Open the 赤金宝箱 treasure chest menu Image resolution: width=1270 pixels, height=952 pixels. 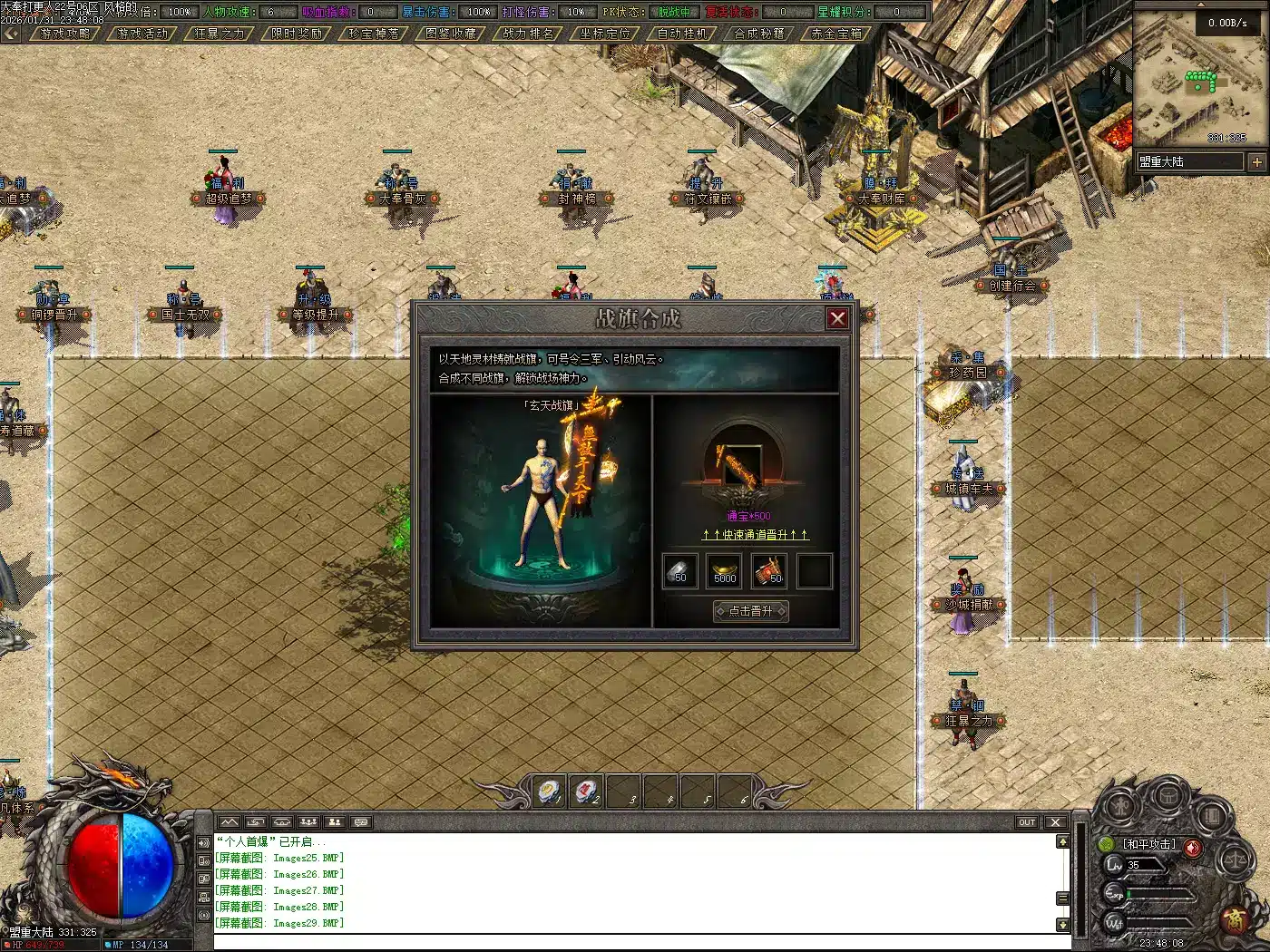point(836,34)
